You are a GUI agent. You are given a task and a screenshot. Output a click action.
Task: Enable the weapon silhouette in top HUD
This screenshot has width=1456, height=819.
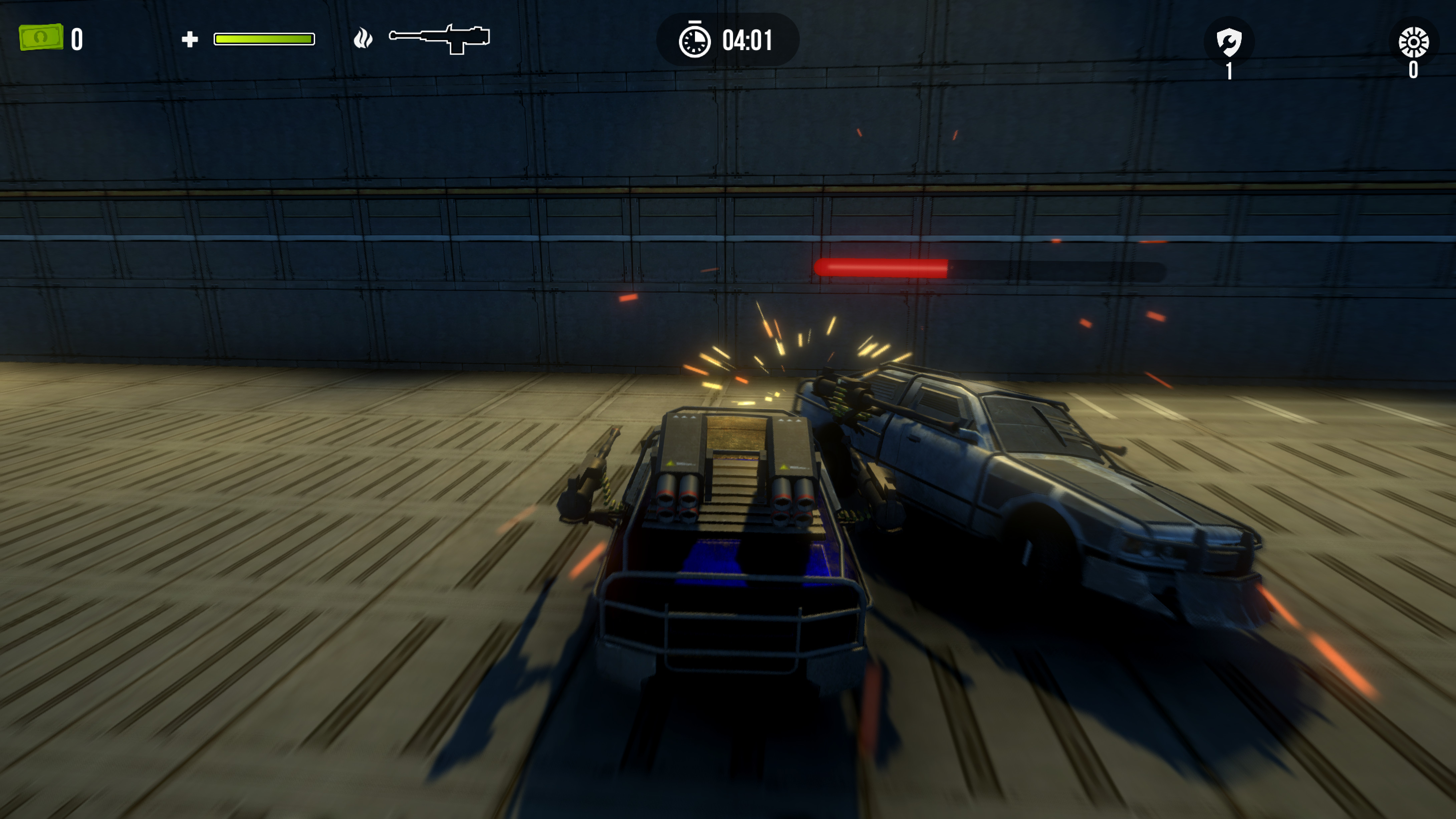(x=440, y=38)
